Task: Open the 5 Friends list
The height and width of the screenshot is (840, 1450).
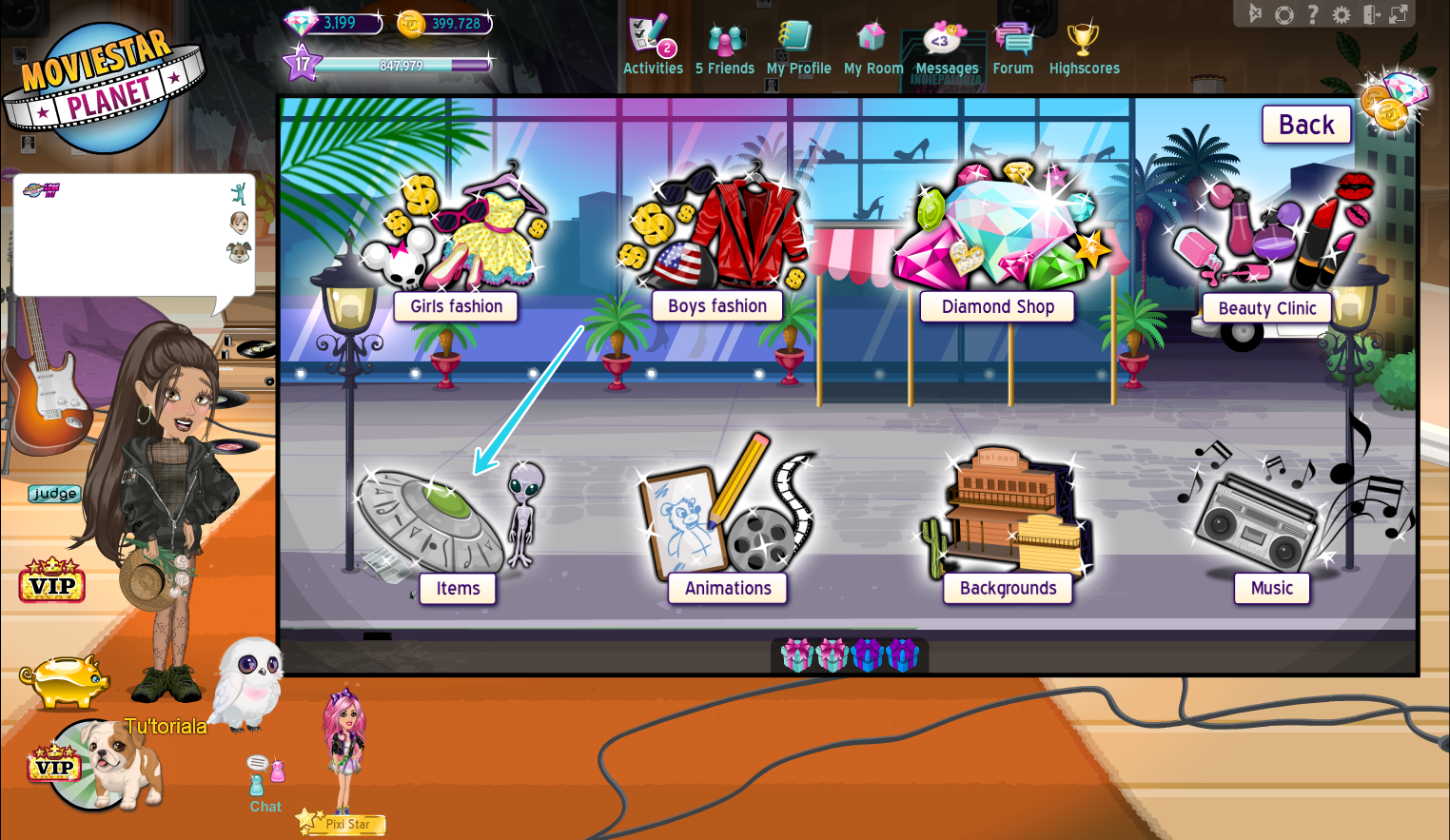Action: coord(725,43)
